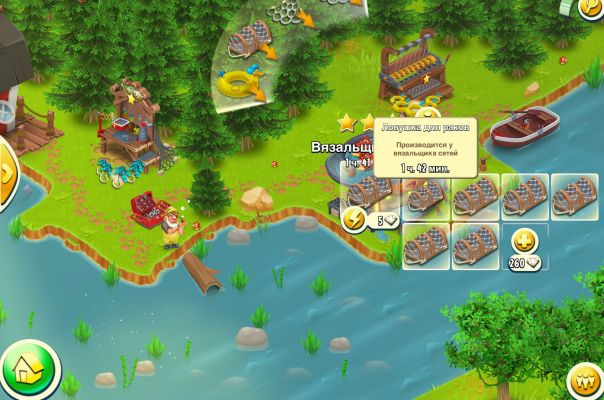The image size is (604, 400).
Task: Speed up production with the lightning bolt
Action: 355,220
